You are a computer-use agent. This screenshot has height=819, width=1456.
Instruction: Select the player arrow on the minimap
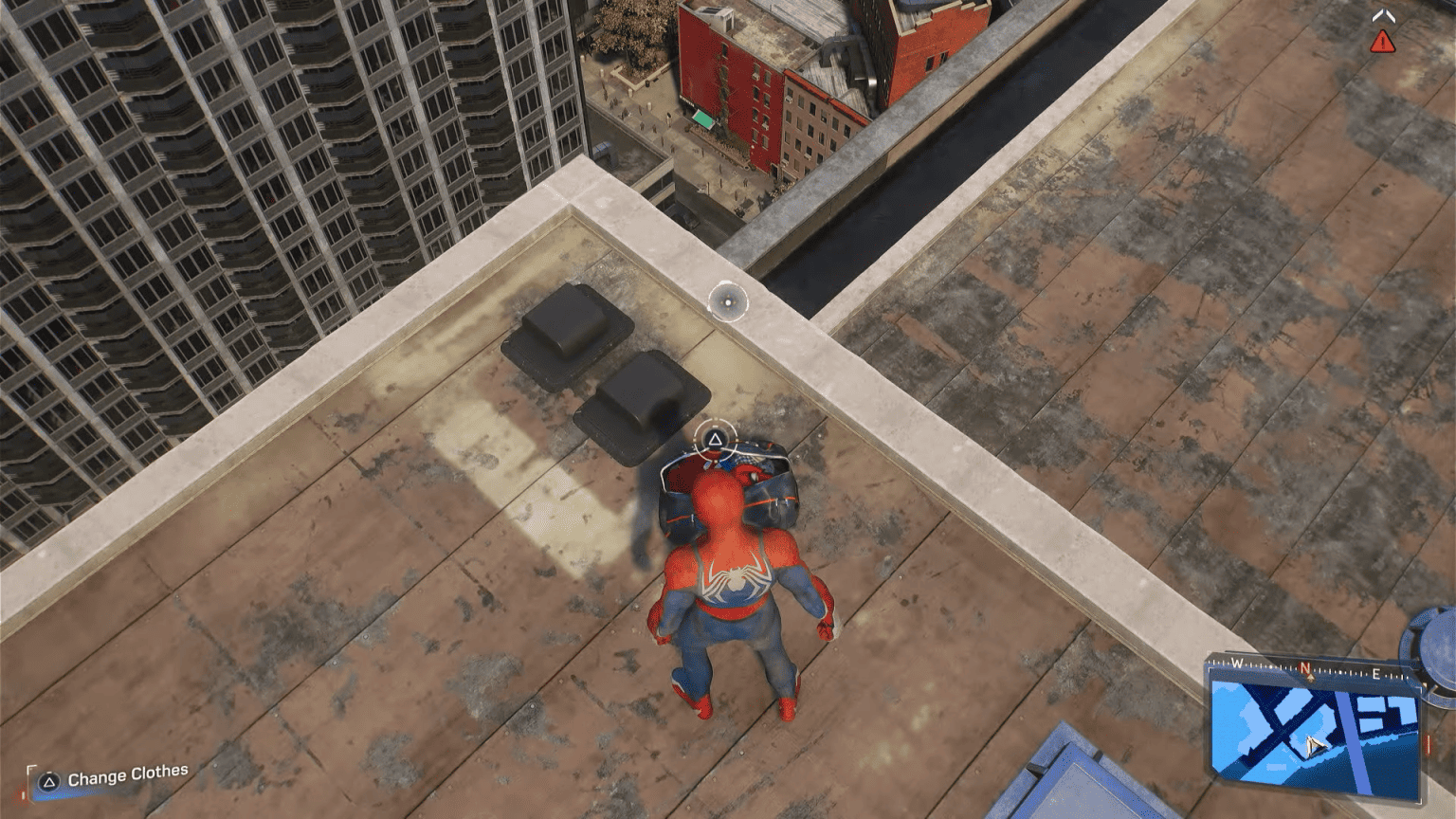tap(1314, 745)
